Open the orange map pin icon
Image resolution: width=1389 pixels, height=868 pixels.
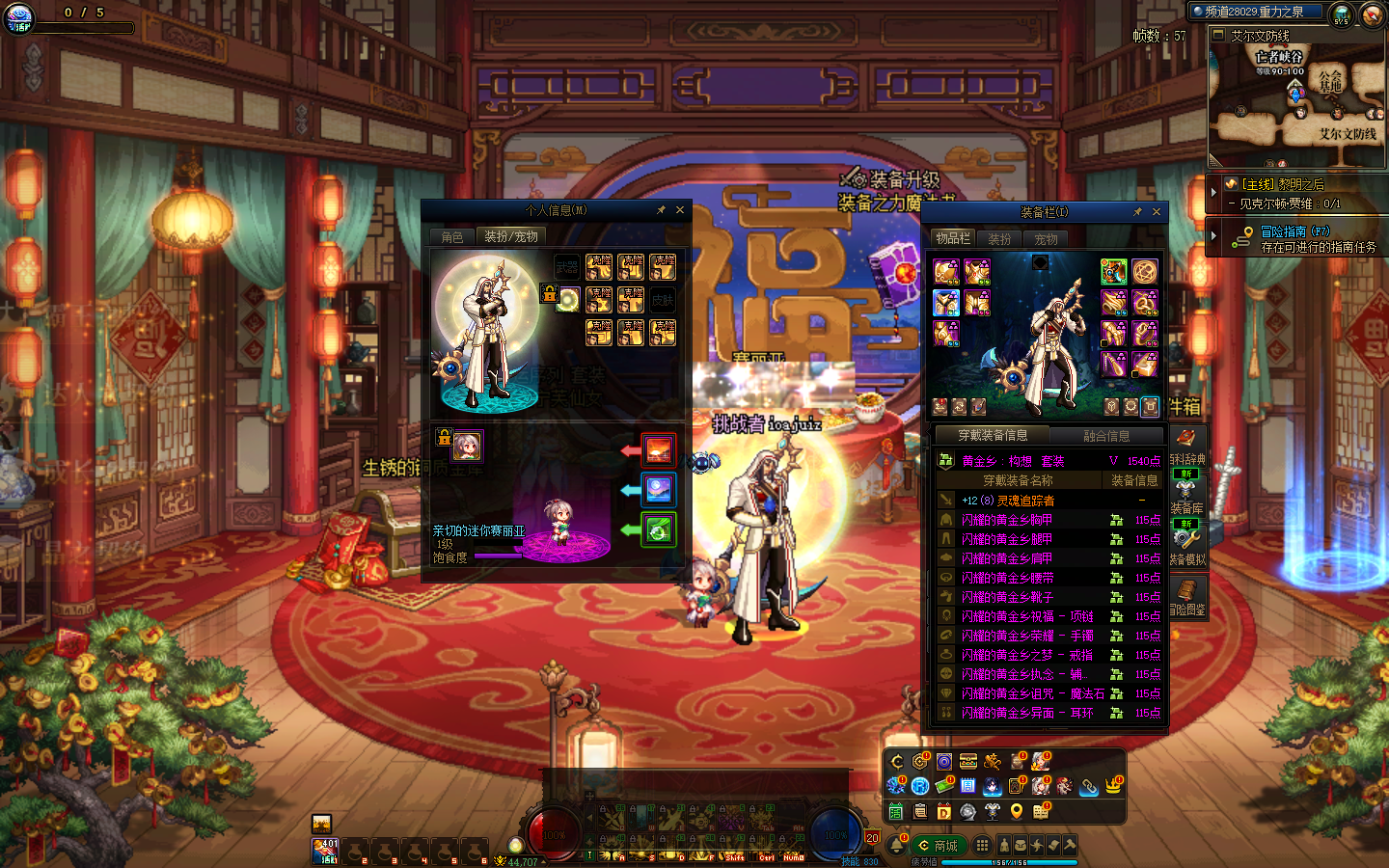[1017, 812]
